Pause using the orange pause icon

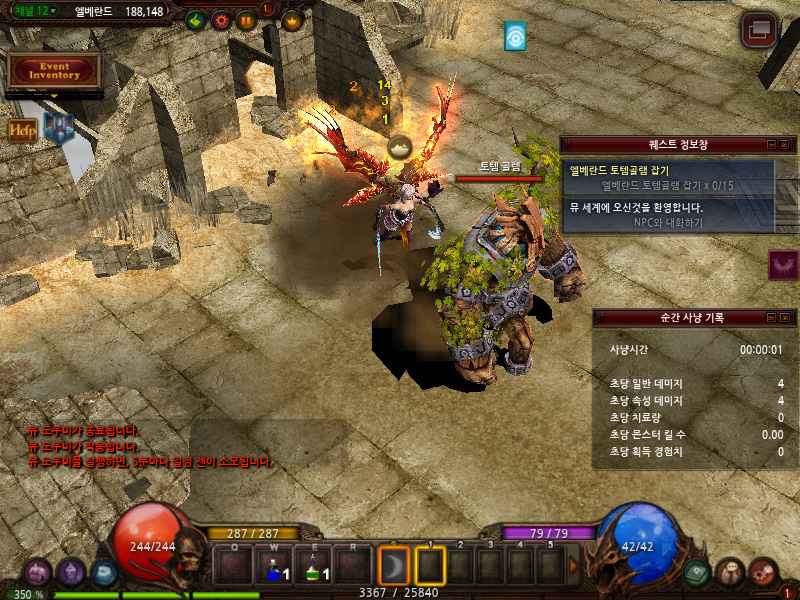pos(246,20)
